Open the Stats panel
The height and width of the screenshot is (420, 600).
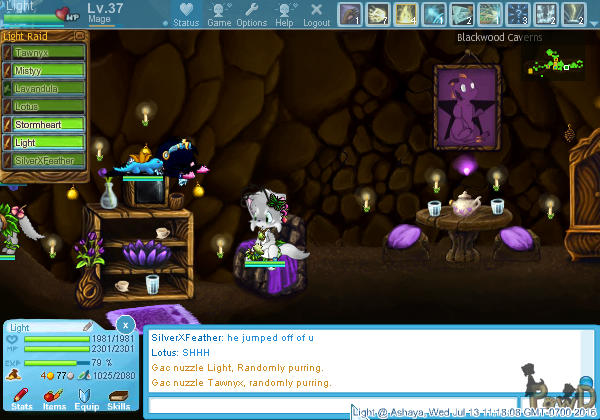pyautogui.click(x=21, y=399)
